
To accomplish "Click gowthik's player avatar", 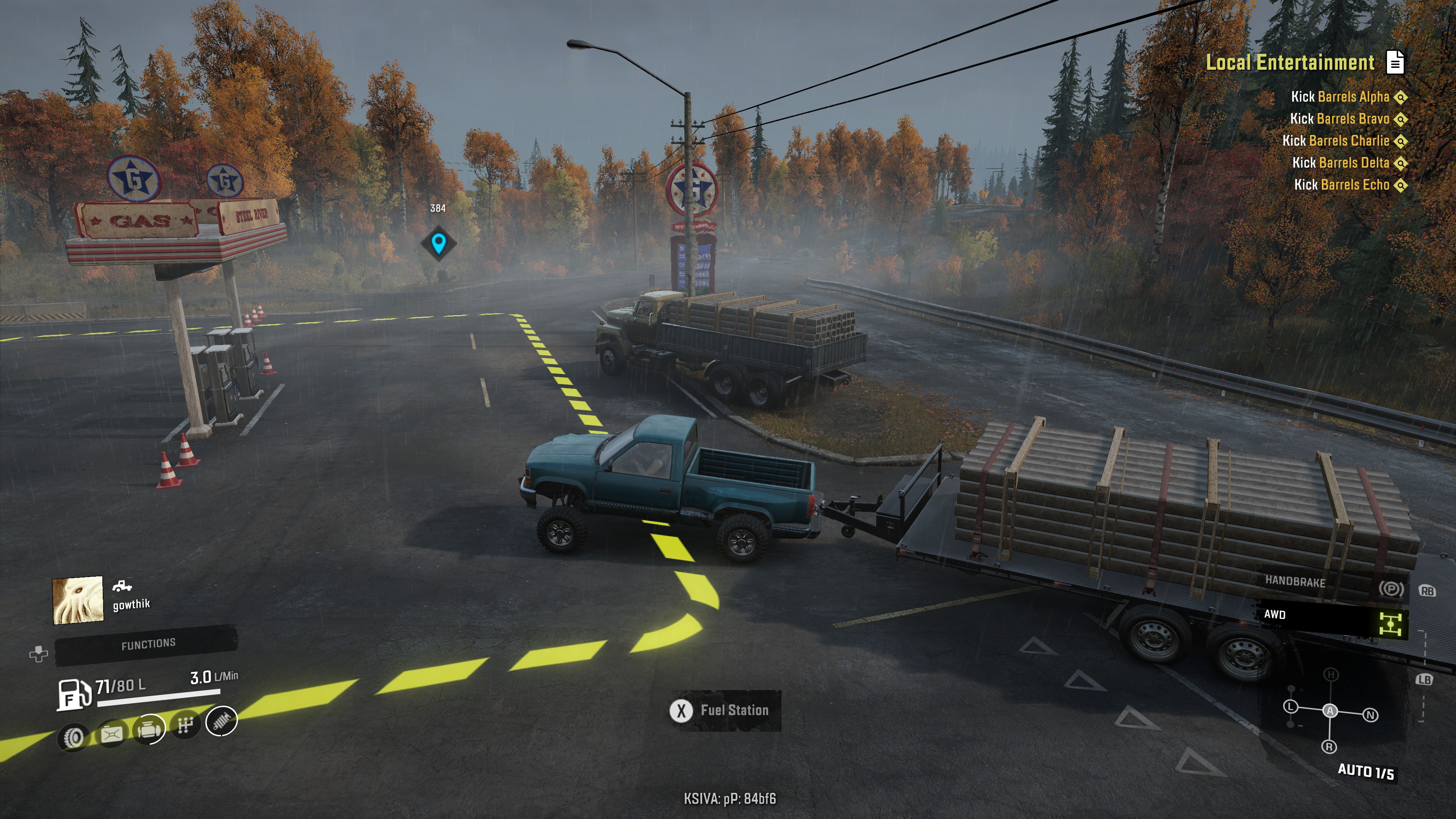I will [x=78, y=600].
